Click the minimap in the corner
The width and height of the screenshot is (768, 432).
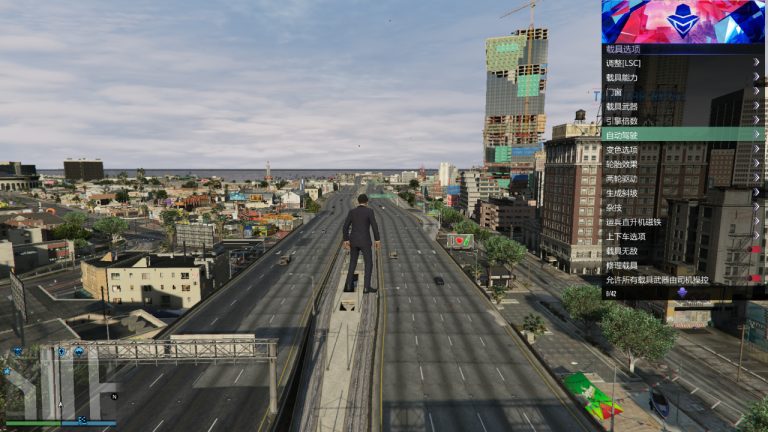62,385
